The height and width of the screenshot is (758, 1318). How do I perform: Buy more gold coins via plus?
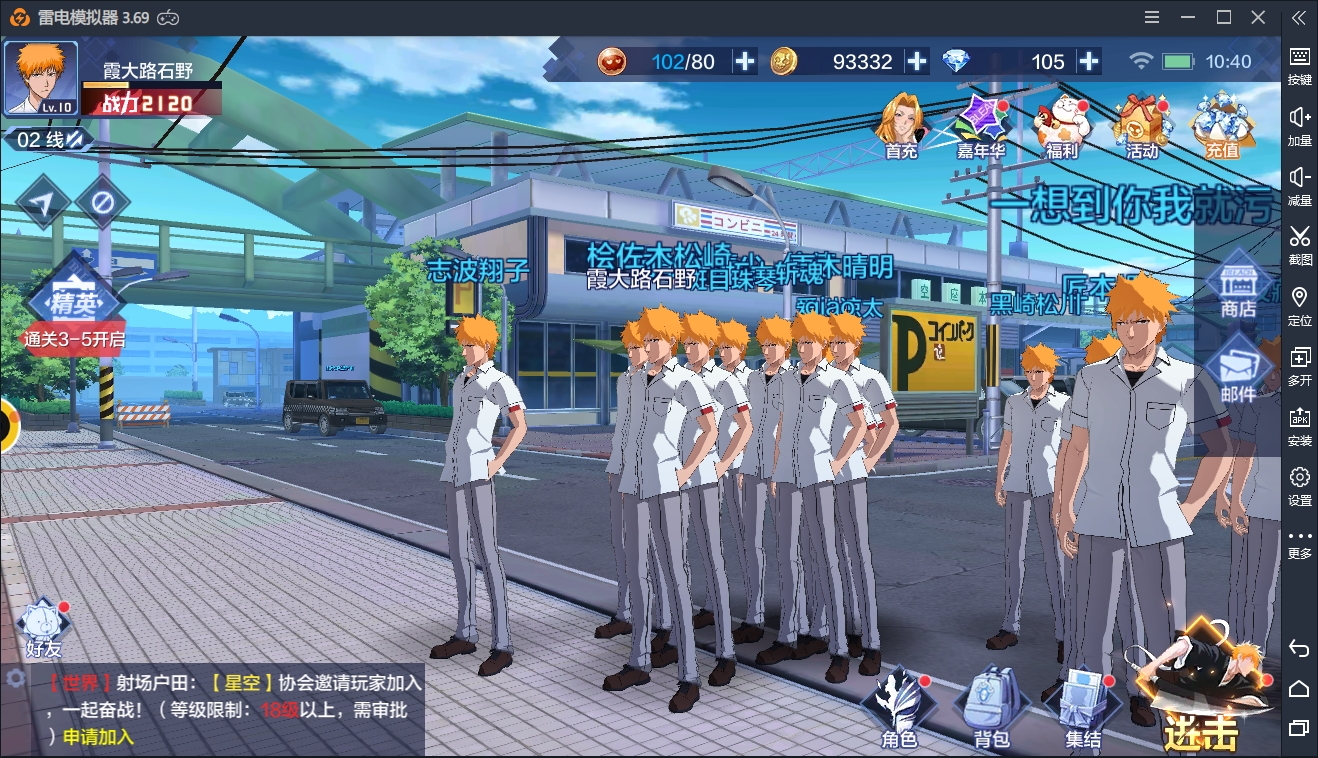(x=917, y=61)
